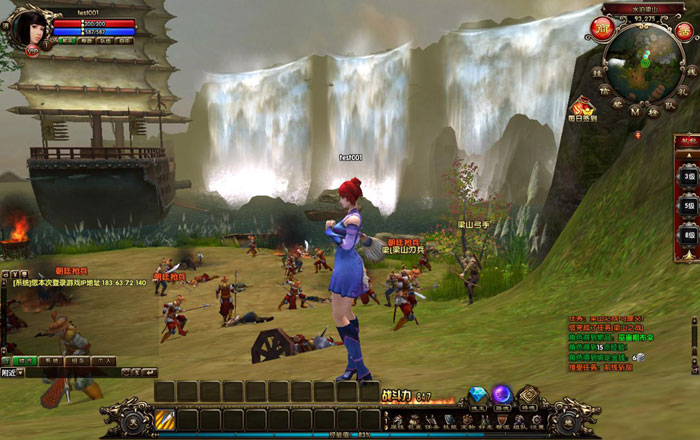Open the brown book menu icon
Screen dimensions: 700x440
(x=527, y=395)
